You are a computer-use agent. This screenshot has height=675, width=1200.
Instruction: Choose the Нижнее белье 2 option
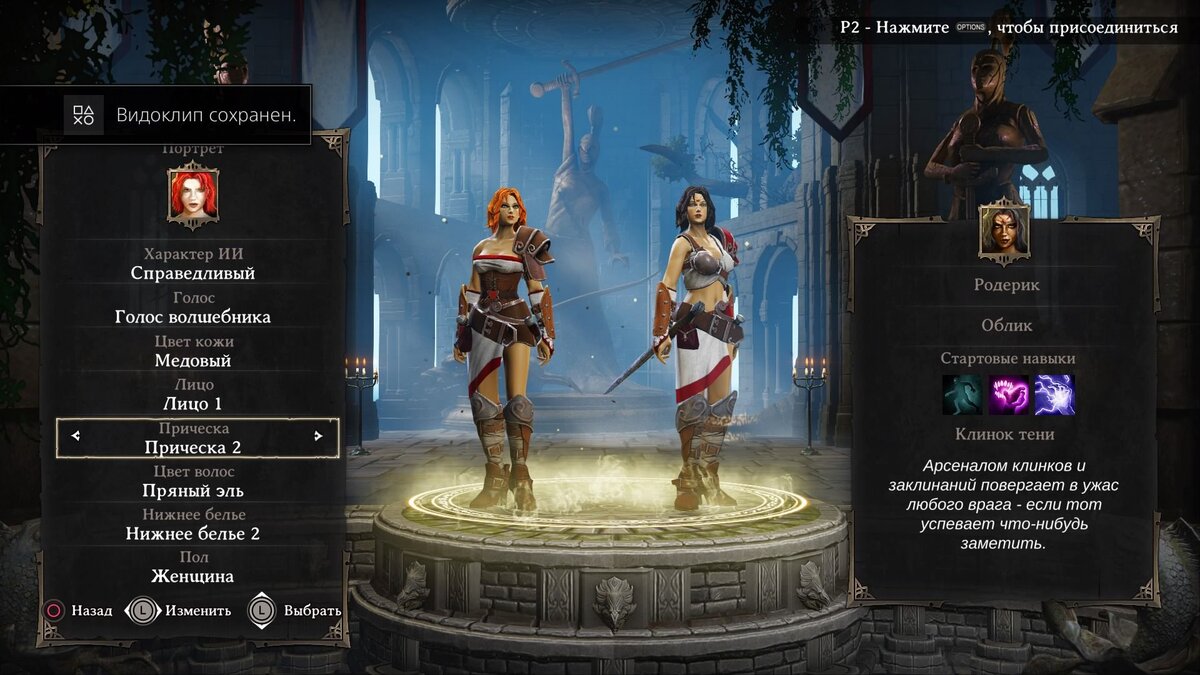tap(193, 533)
